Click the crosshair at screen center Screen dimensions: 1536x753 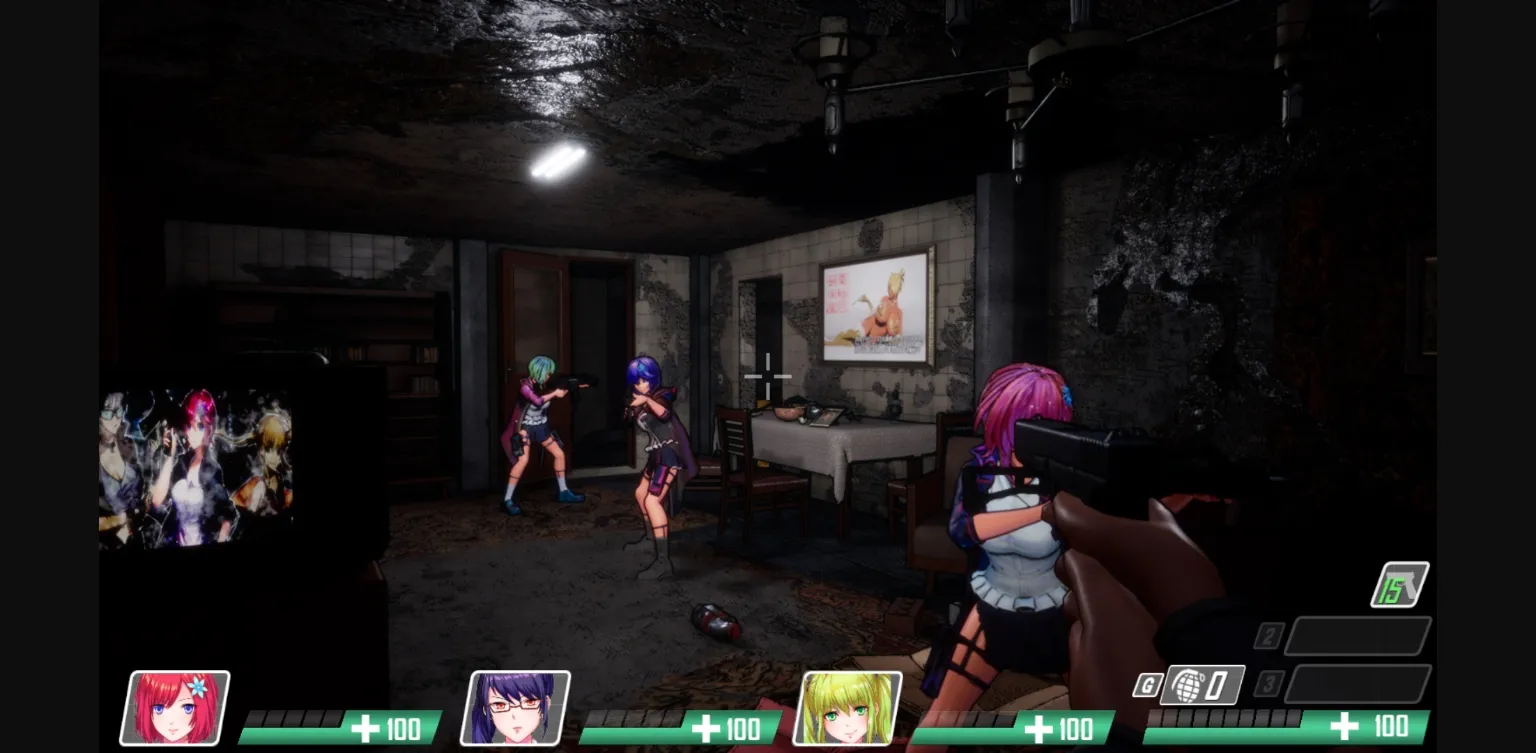pos(768,376)
